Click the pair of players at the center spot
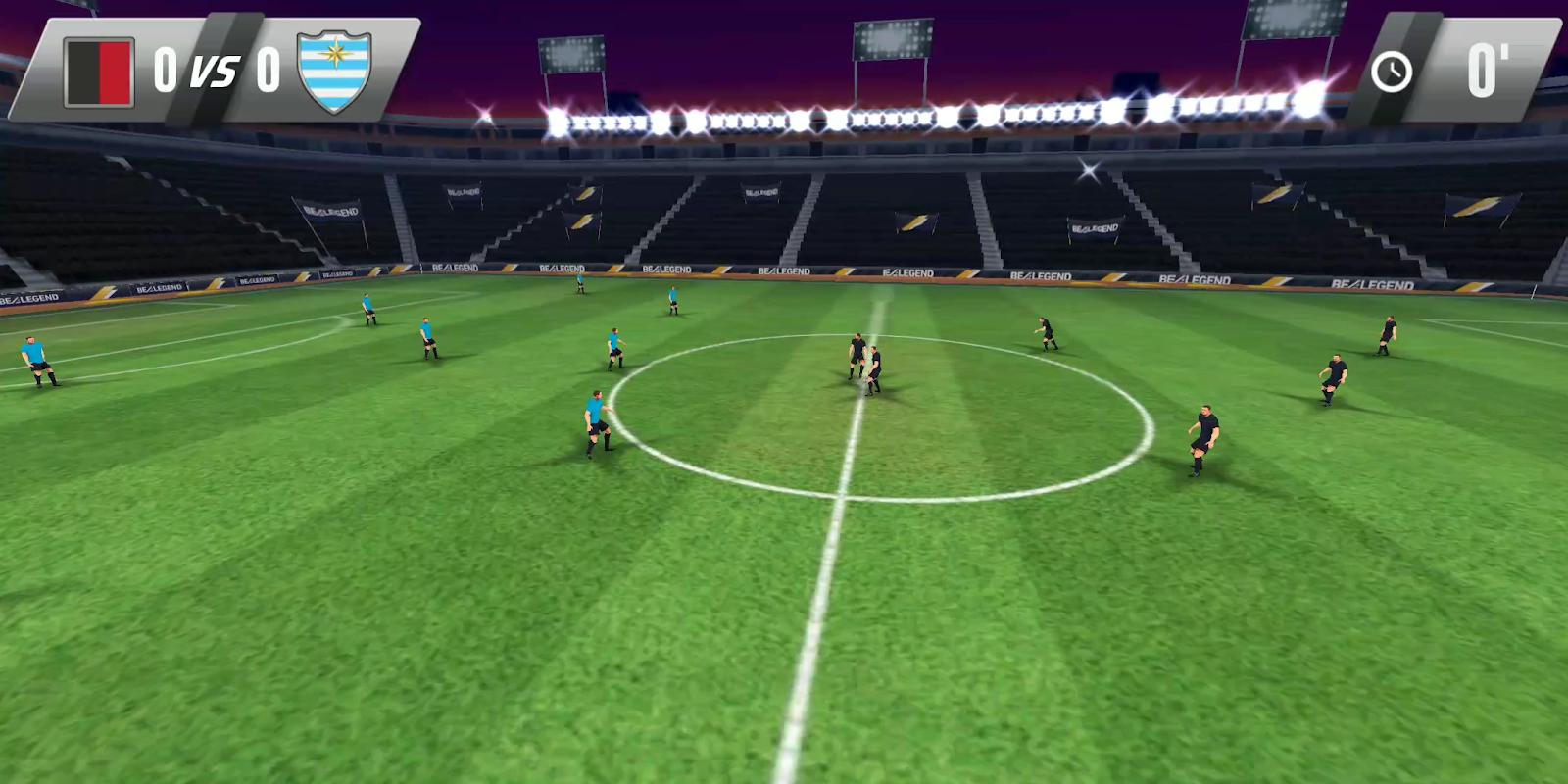This screenshot has height=784, width=1568. (x=860, y=363)
